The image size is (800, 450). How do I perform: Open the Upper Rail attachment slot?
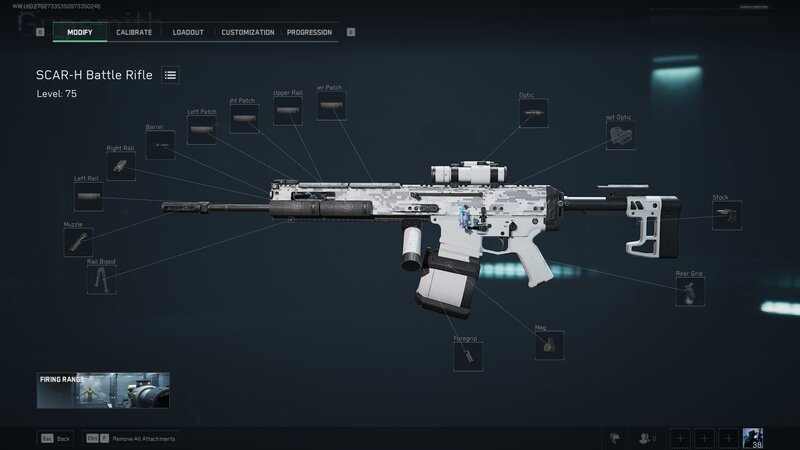click(288, 111)
